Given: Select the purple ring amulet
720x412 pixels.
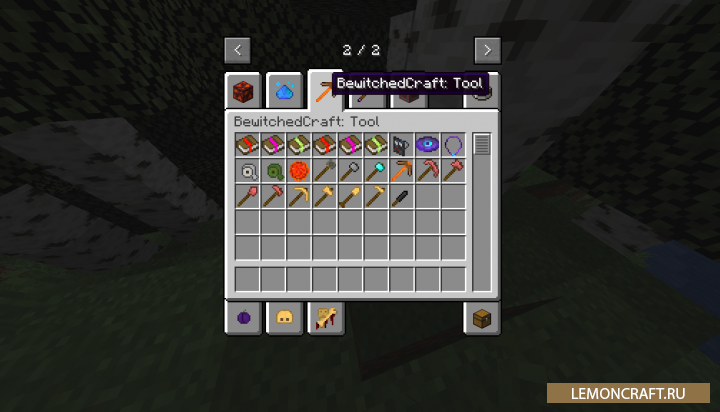Looking at the screenshot, I should tap(453, 145).
